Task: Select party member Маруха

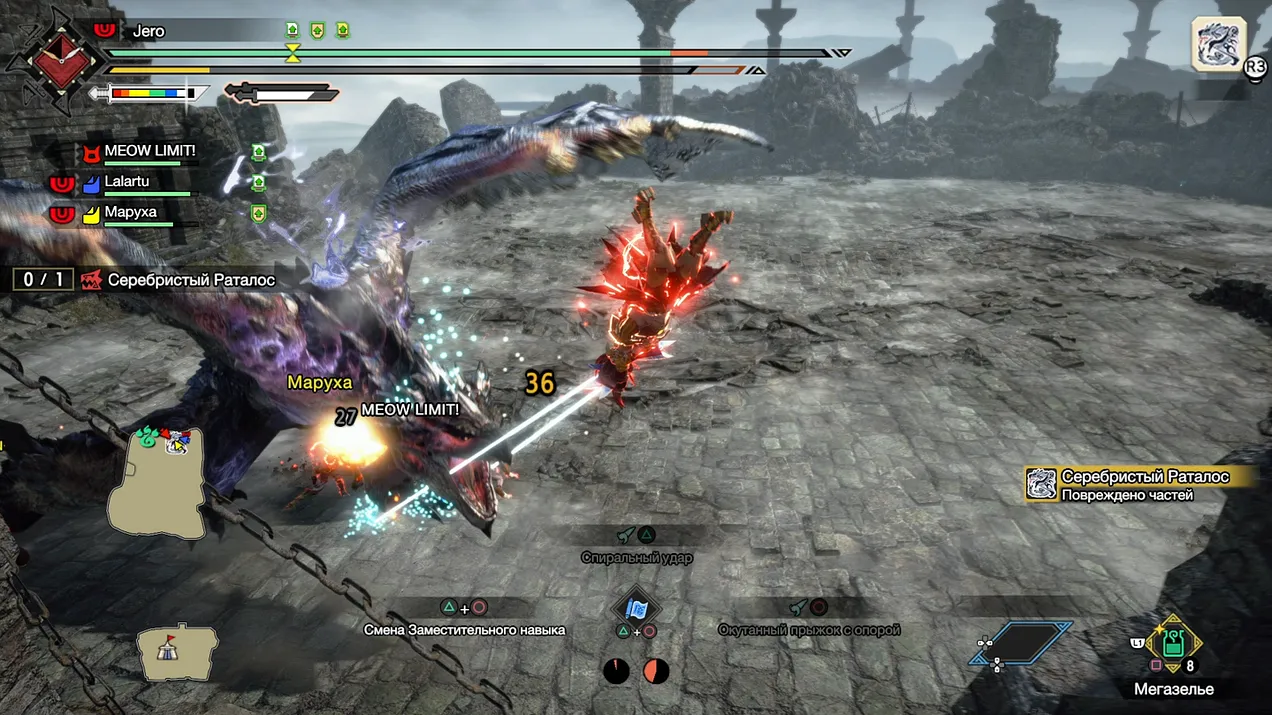Action: tap(130, 213)
